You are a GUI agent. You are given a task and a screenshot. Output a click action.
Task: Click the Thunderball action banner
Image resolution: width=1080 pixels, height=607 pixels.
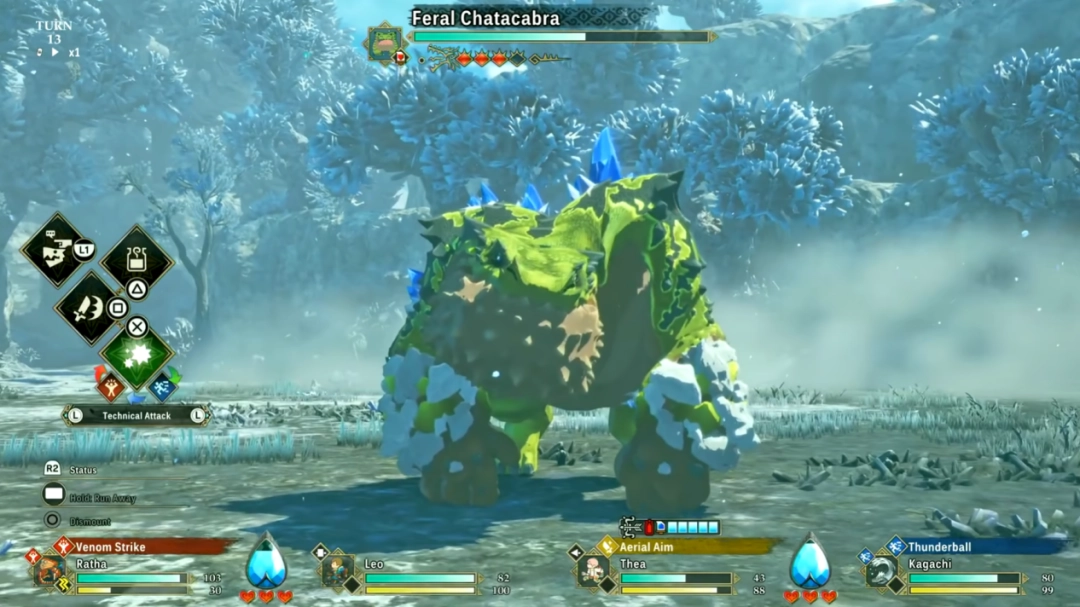[x=975, y=547]
